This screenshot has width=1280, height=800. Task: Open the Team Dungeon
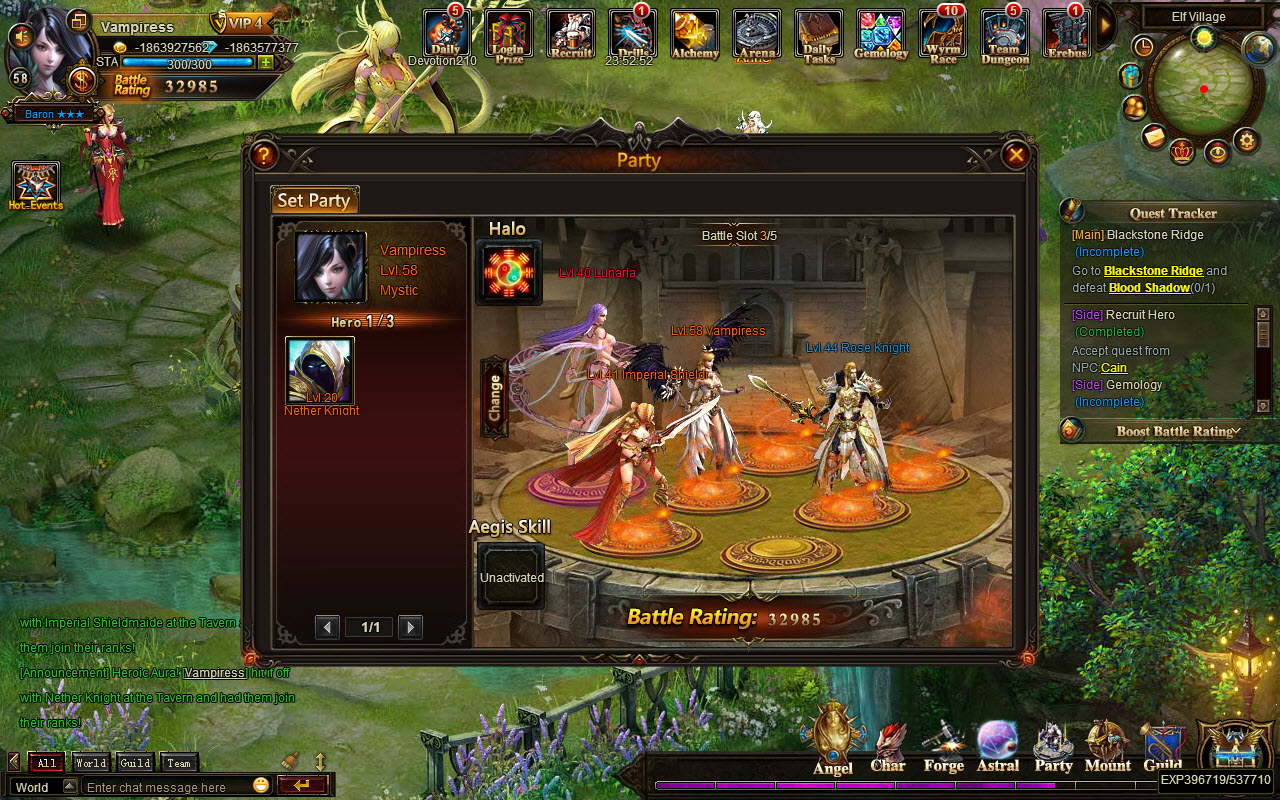point(1004,33)
